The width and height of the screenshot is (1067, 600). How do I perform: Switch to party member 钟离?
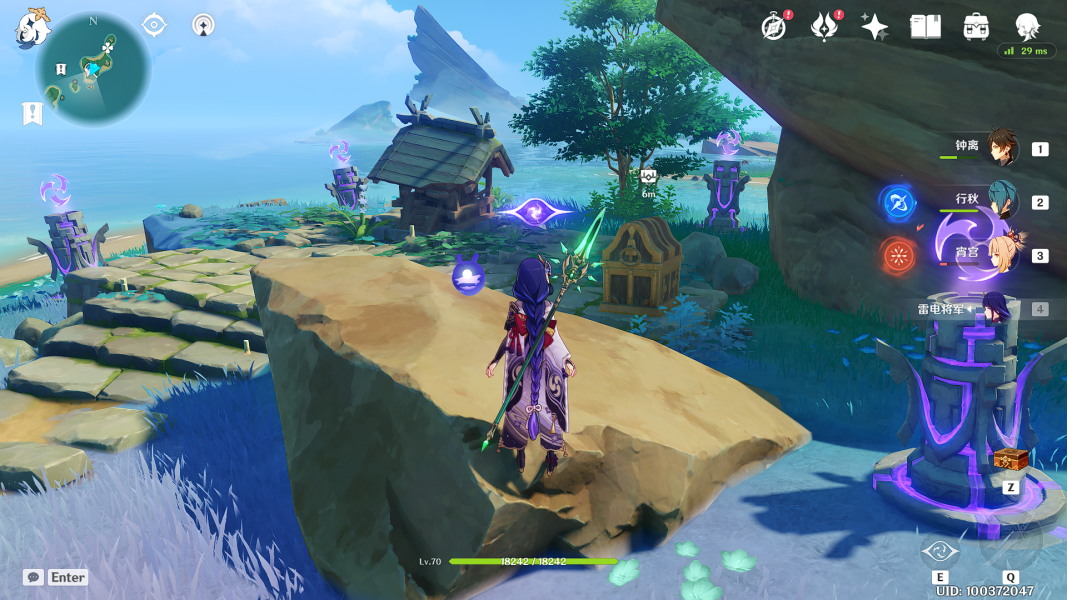[x=1001, y=148]
